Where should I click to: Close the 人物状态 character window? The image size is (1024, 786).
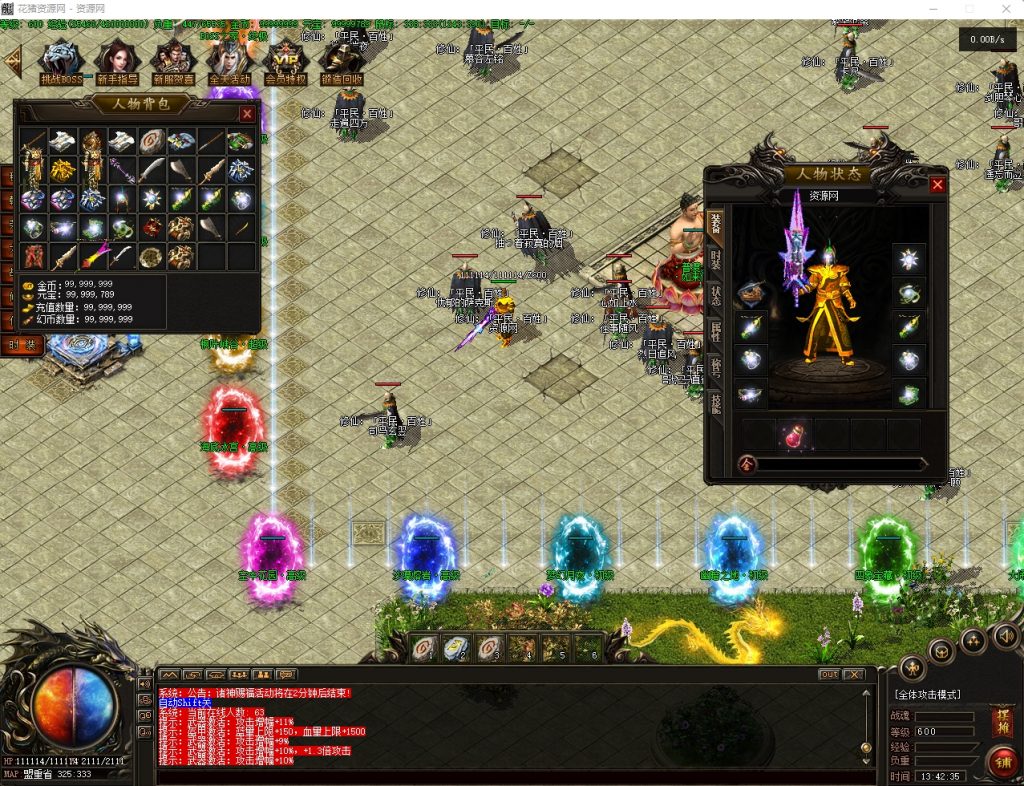click(937, 184)
